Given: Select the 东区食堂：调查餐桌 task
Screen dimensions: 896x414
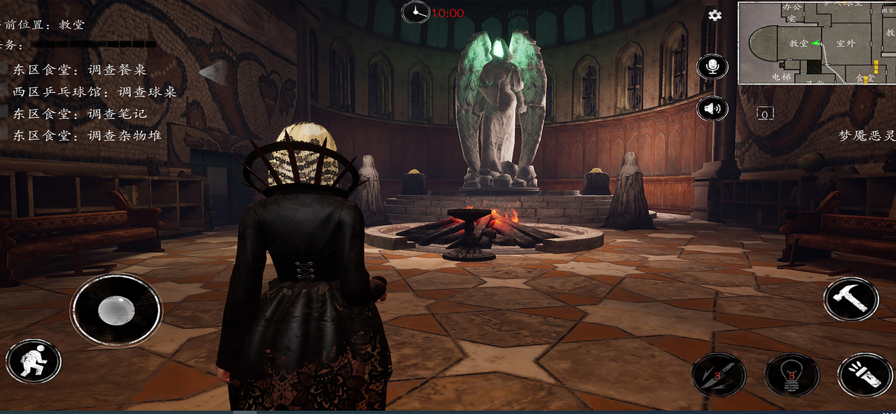Looking at the screenshot, I should [x=80, y=70].
